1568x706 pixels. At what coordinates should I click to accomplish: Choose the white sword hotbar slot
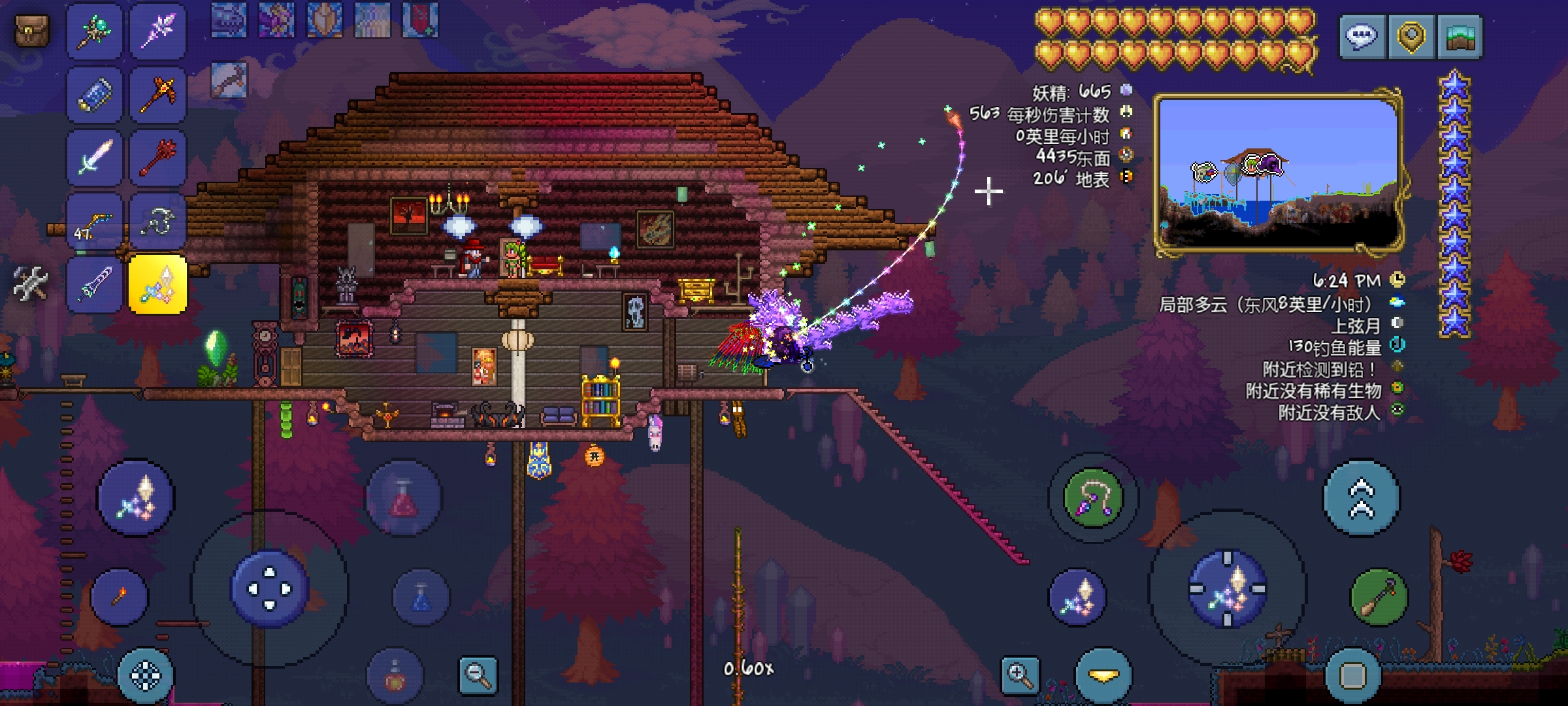point(94,158)
